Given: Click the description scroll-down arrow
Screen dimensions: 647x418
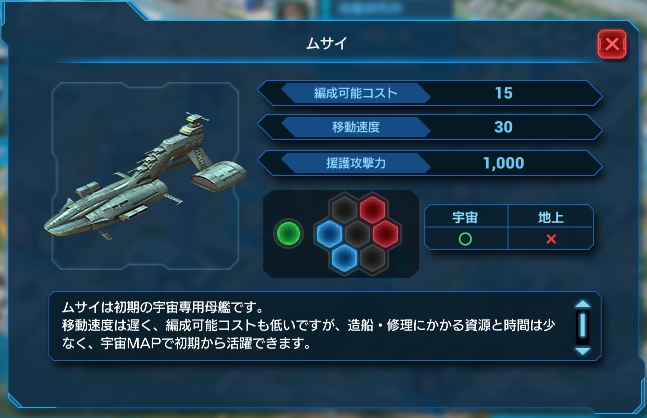Looking at the screenshot, I should 582,351.
